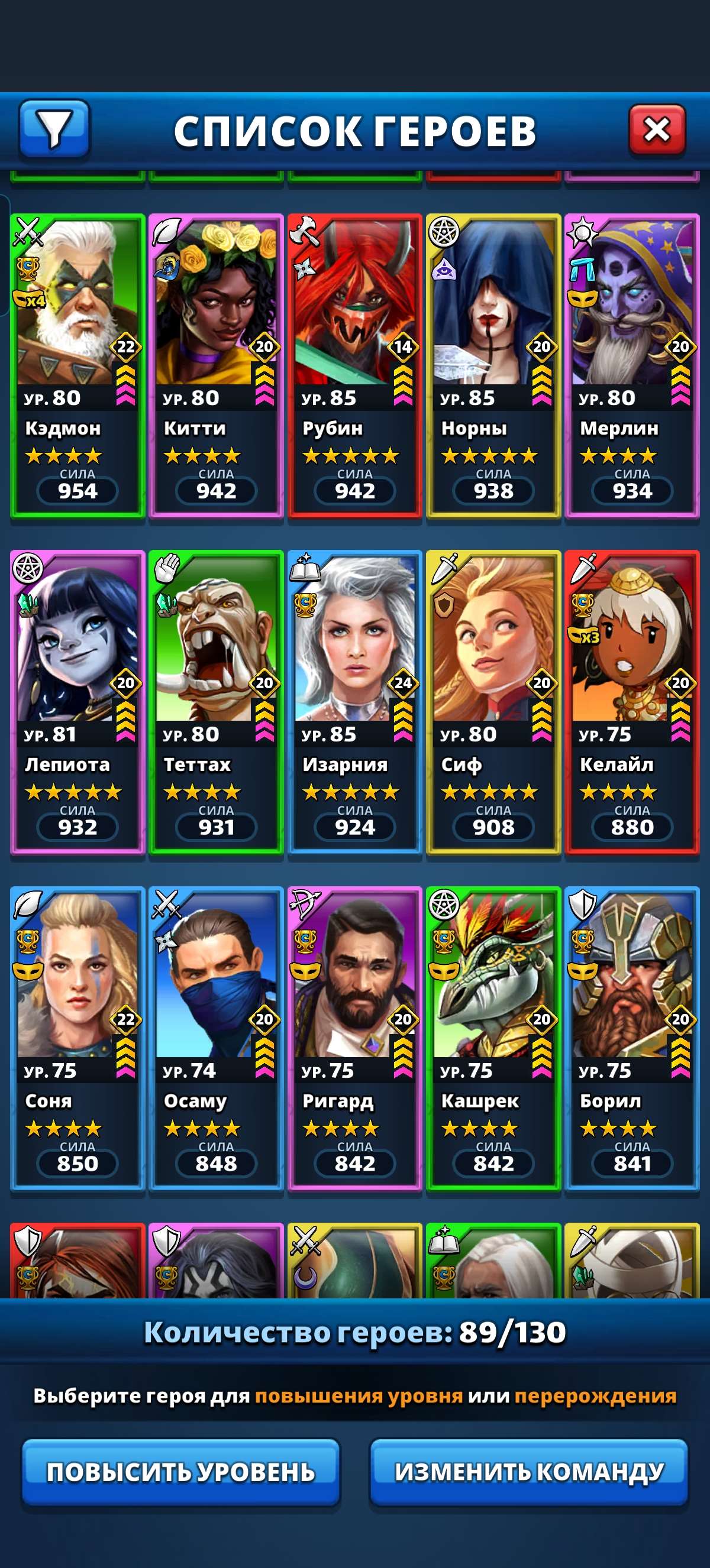Select the Норны hero card

(493, 365)
